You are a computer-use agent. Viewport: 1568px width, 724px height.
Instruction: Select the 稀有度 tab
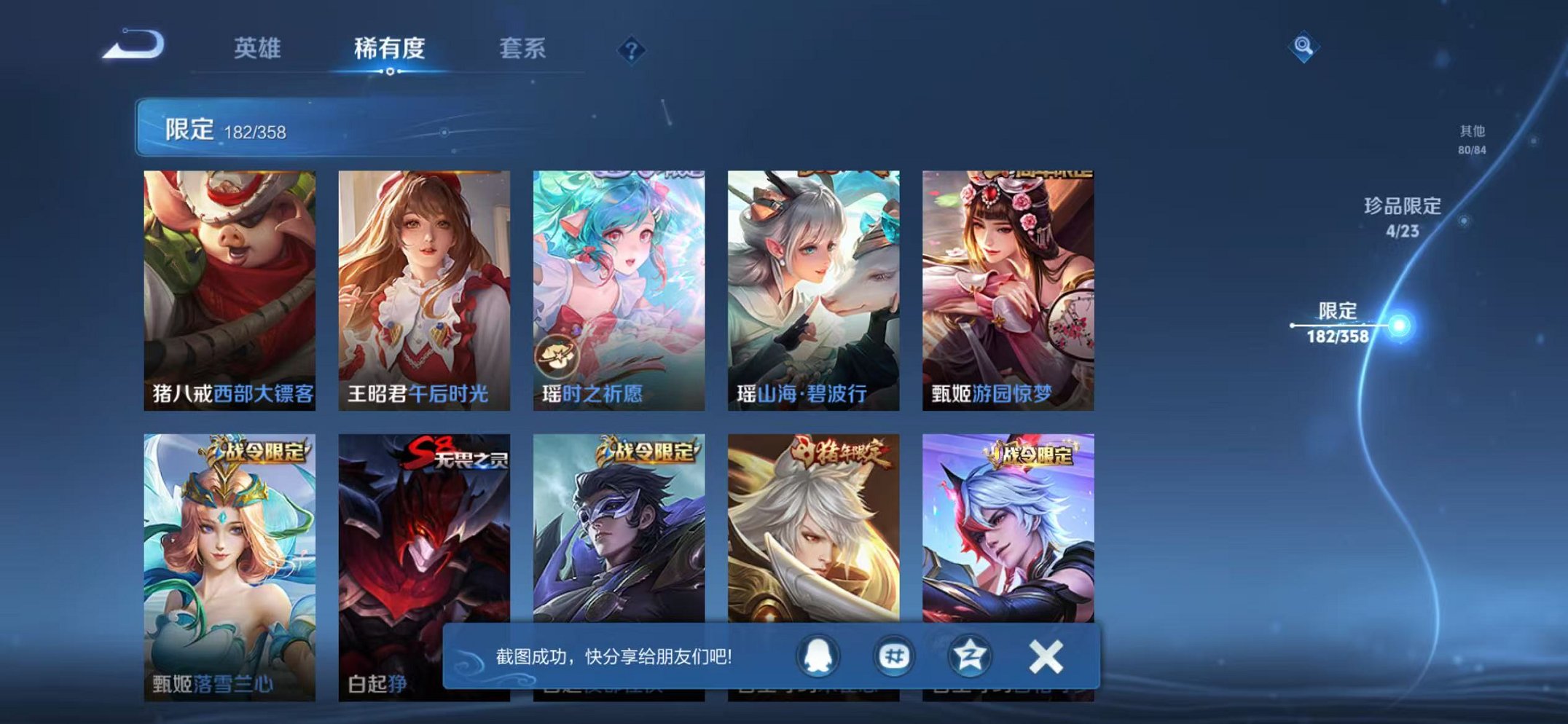390,45
